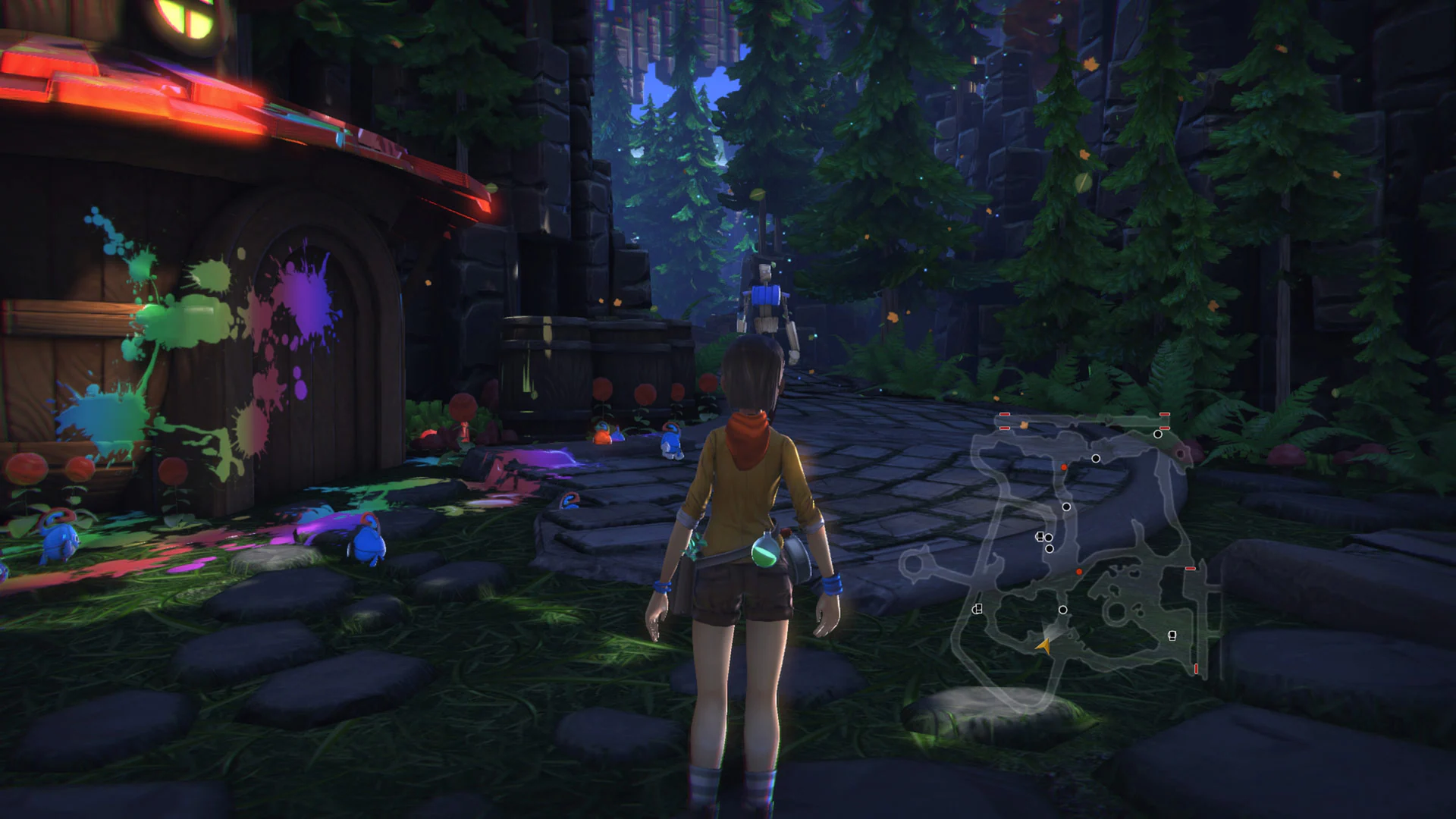Select the red dot marker in the minimap center

(1079, 572)
